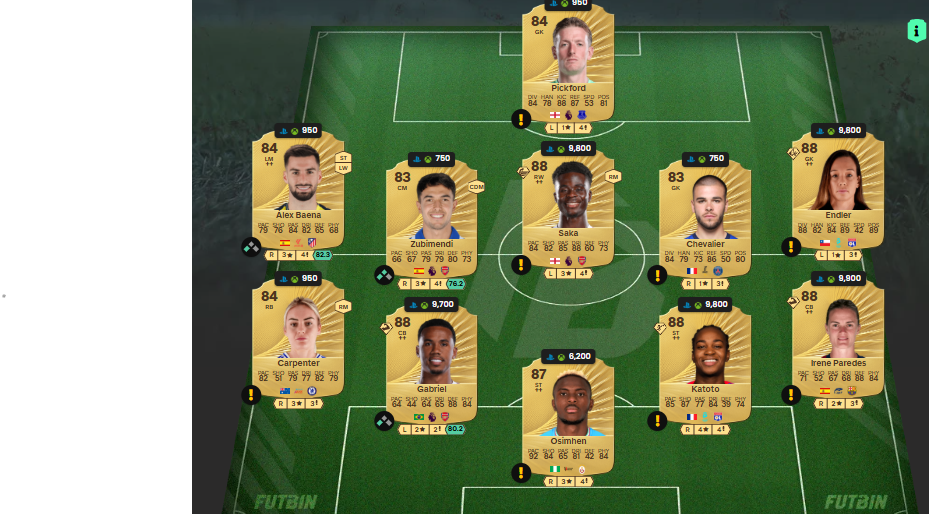Click the chemistry-style icon beside Alex Baena
This screenshot has width=929, height=514.
(x=251, y=247)
